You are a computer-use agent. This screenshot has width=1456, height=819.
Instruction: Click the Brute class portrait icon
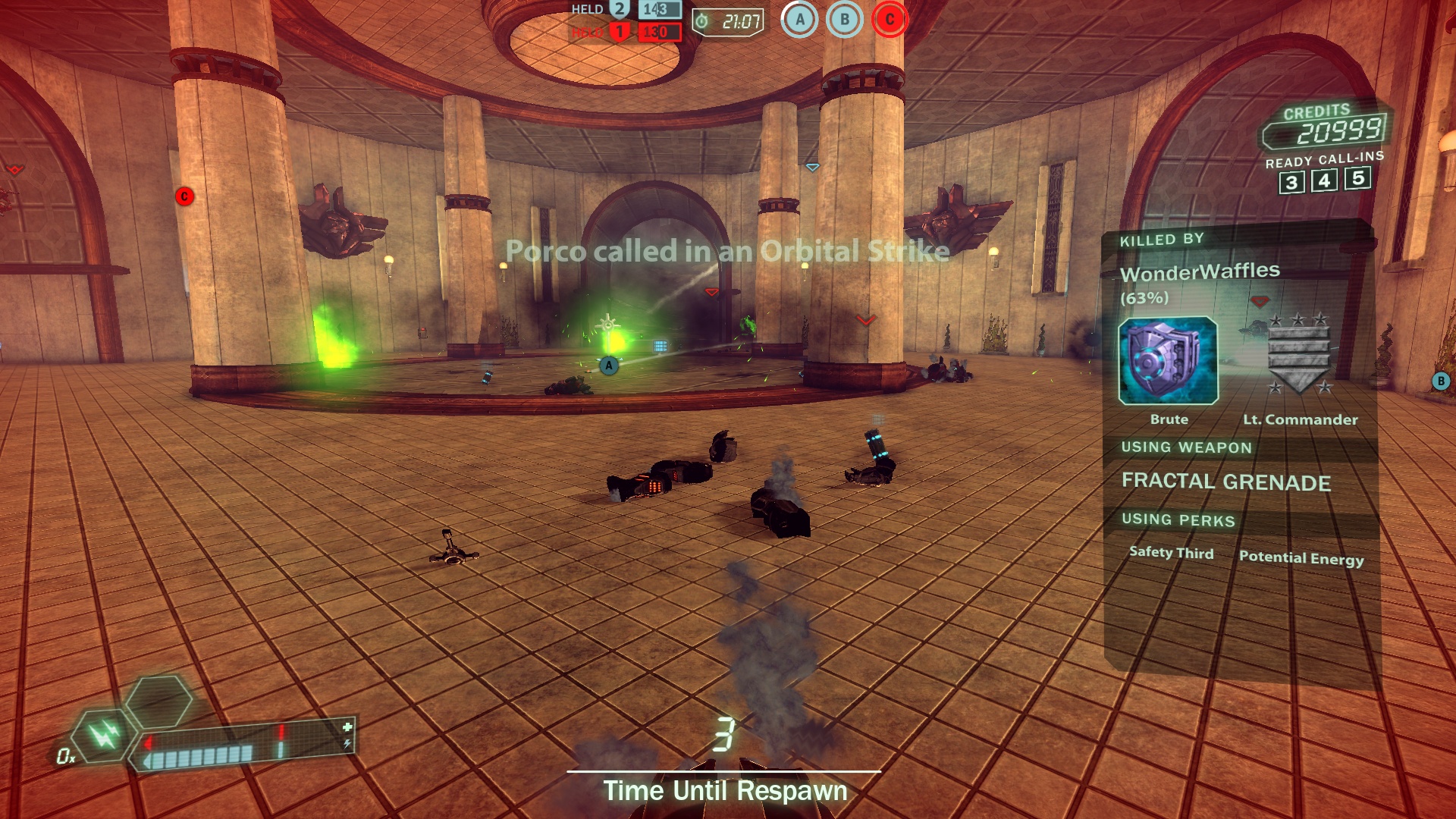click(x=1168, y=361)
